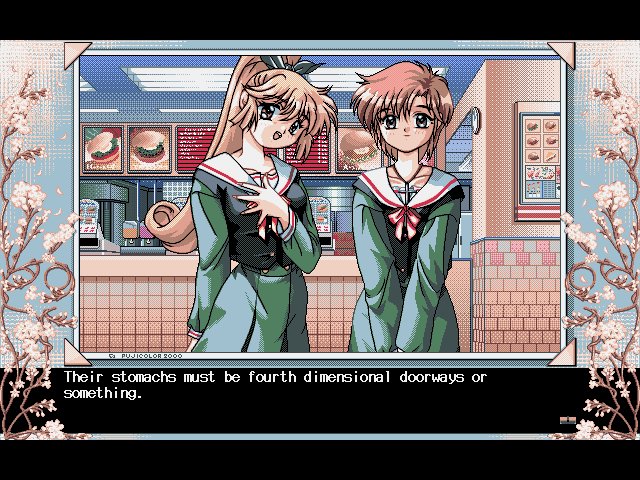Click the small text-advance indicator icon
640x480 pixels.
pyautogui.click(x=567, y=421)
